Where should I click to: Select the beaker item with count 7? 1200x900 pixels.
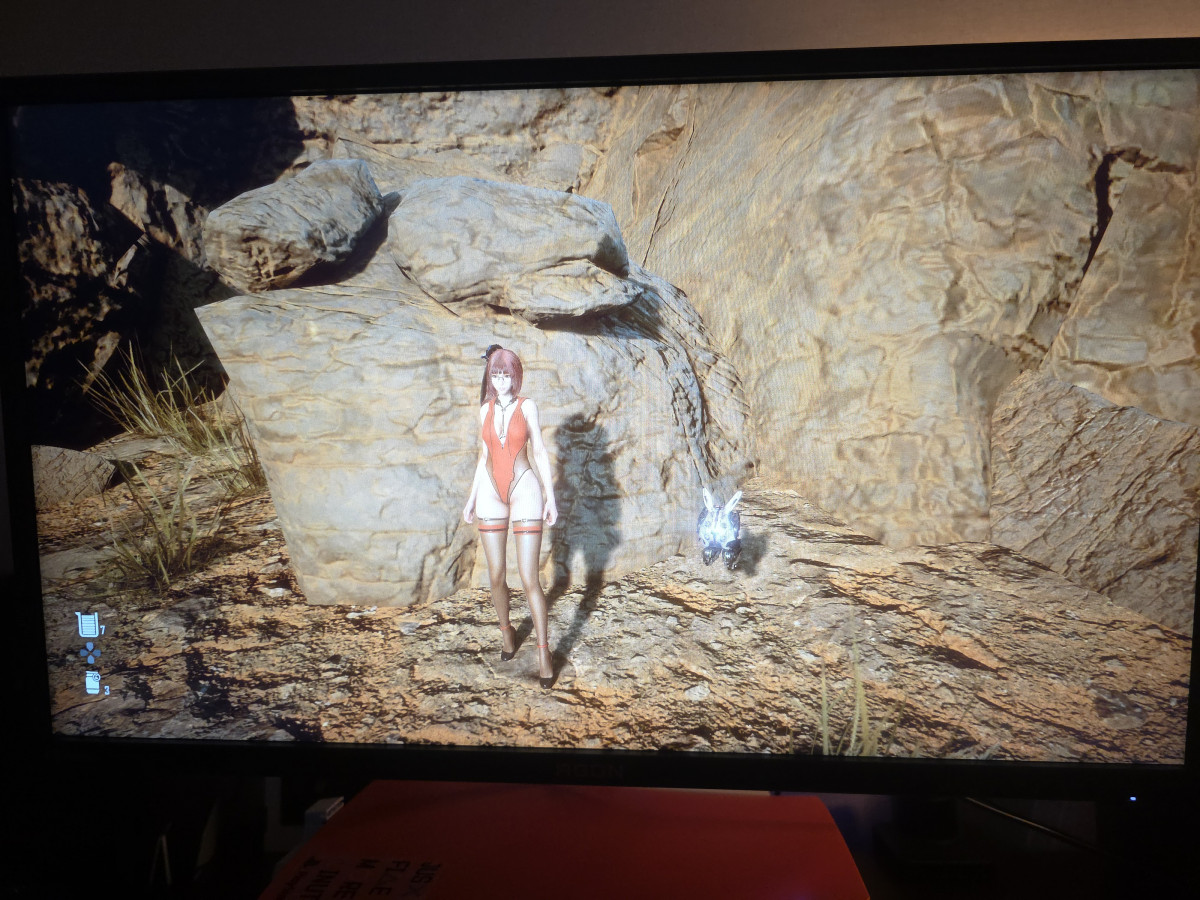pyautogui.click(x=88, y=625)
